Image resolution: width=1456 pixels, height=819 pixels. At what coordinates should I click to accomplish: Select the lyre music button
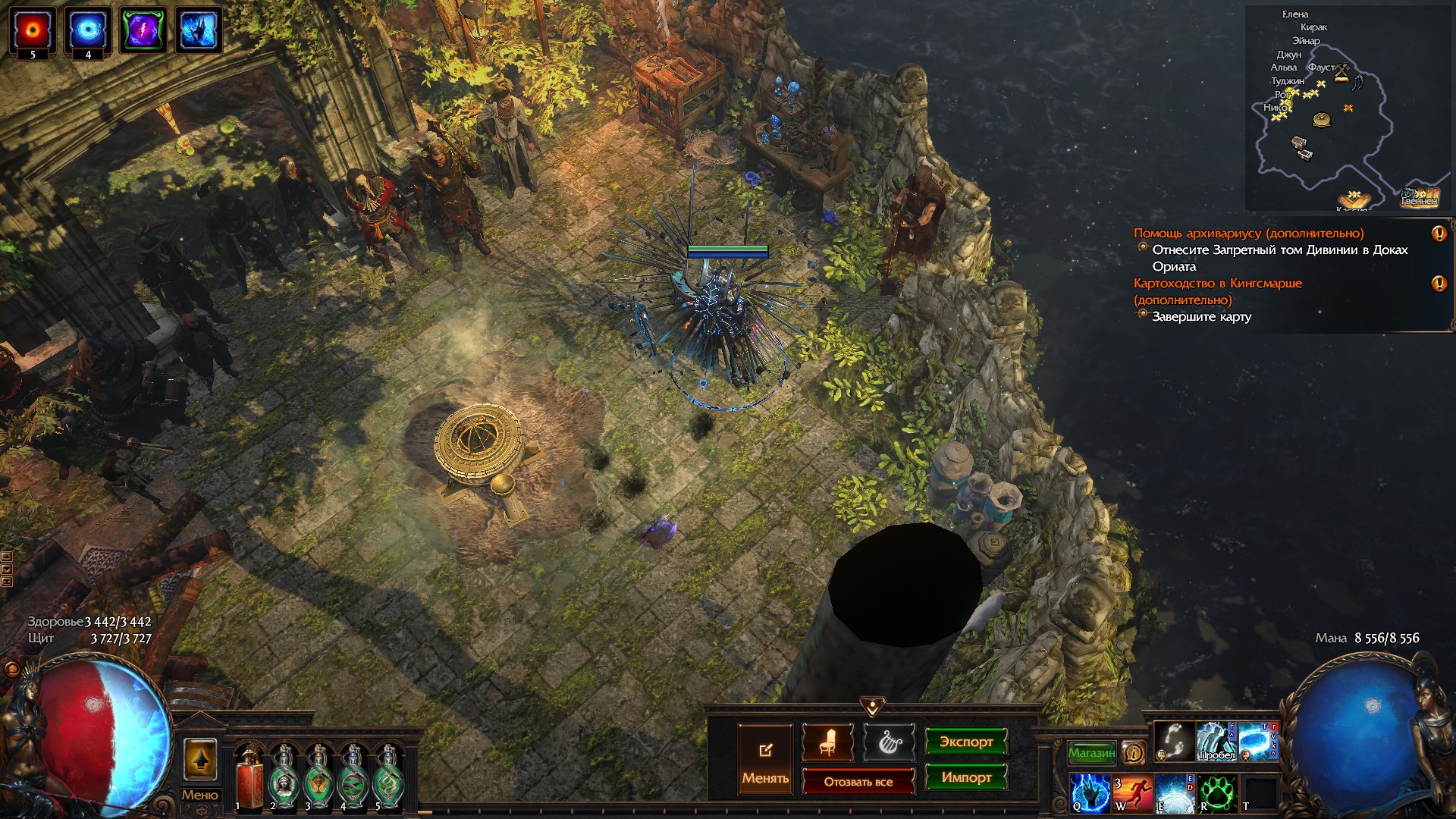tap(889, 742)
